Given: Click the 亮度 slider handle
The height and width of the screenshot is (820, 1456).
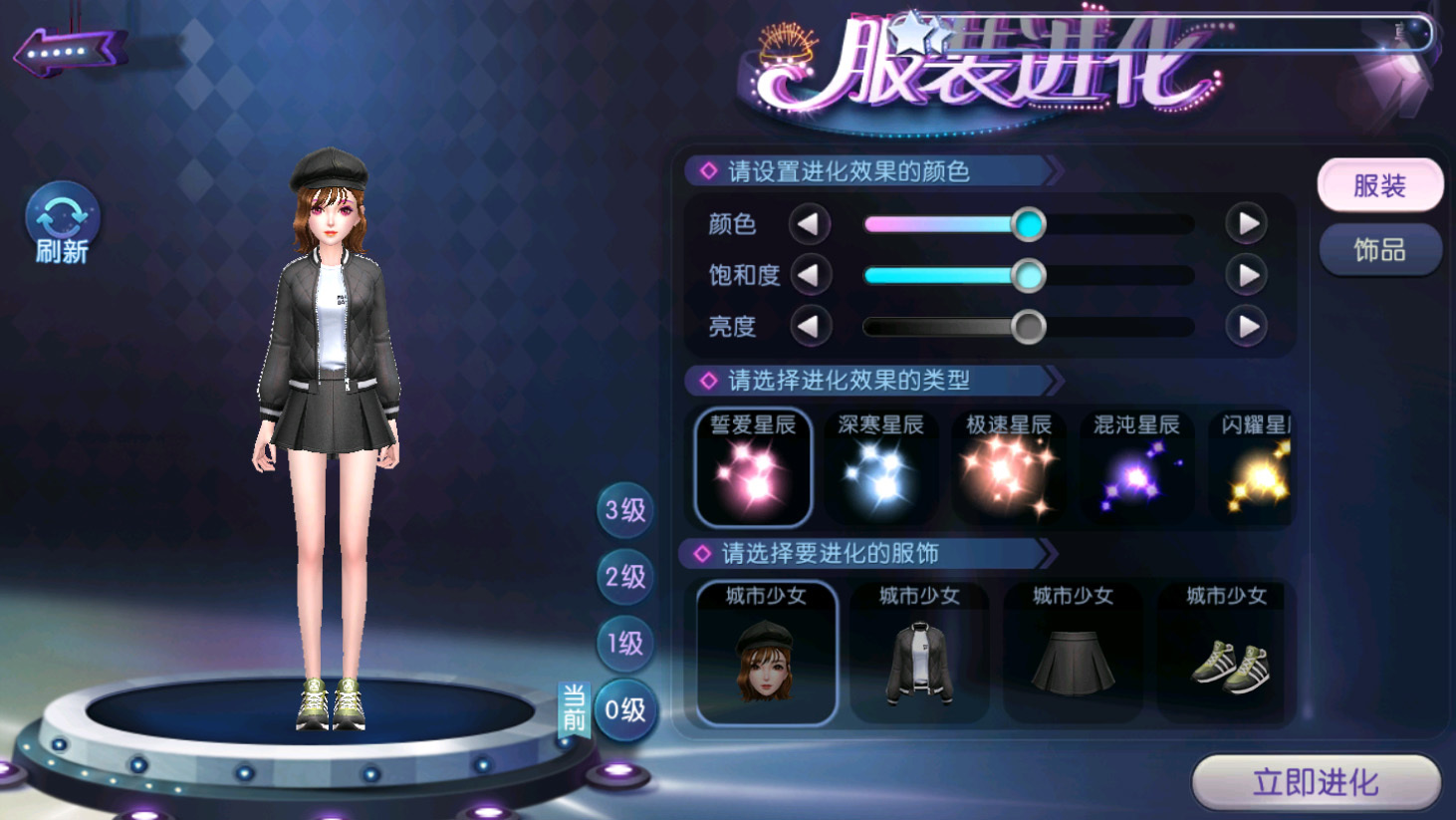Looking at the screenshot, I should [1028, 326].
